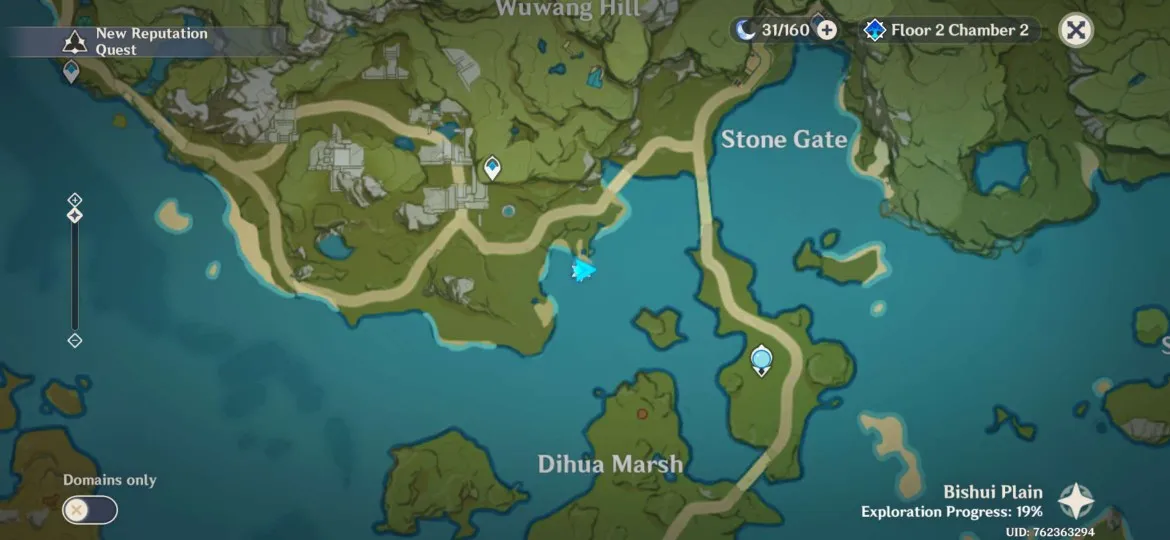Open the map pin star button

point(1076,500)
